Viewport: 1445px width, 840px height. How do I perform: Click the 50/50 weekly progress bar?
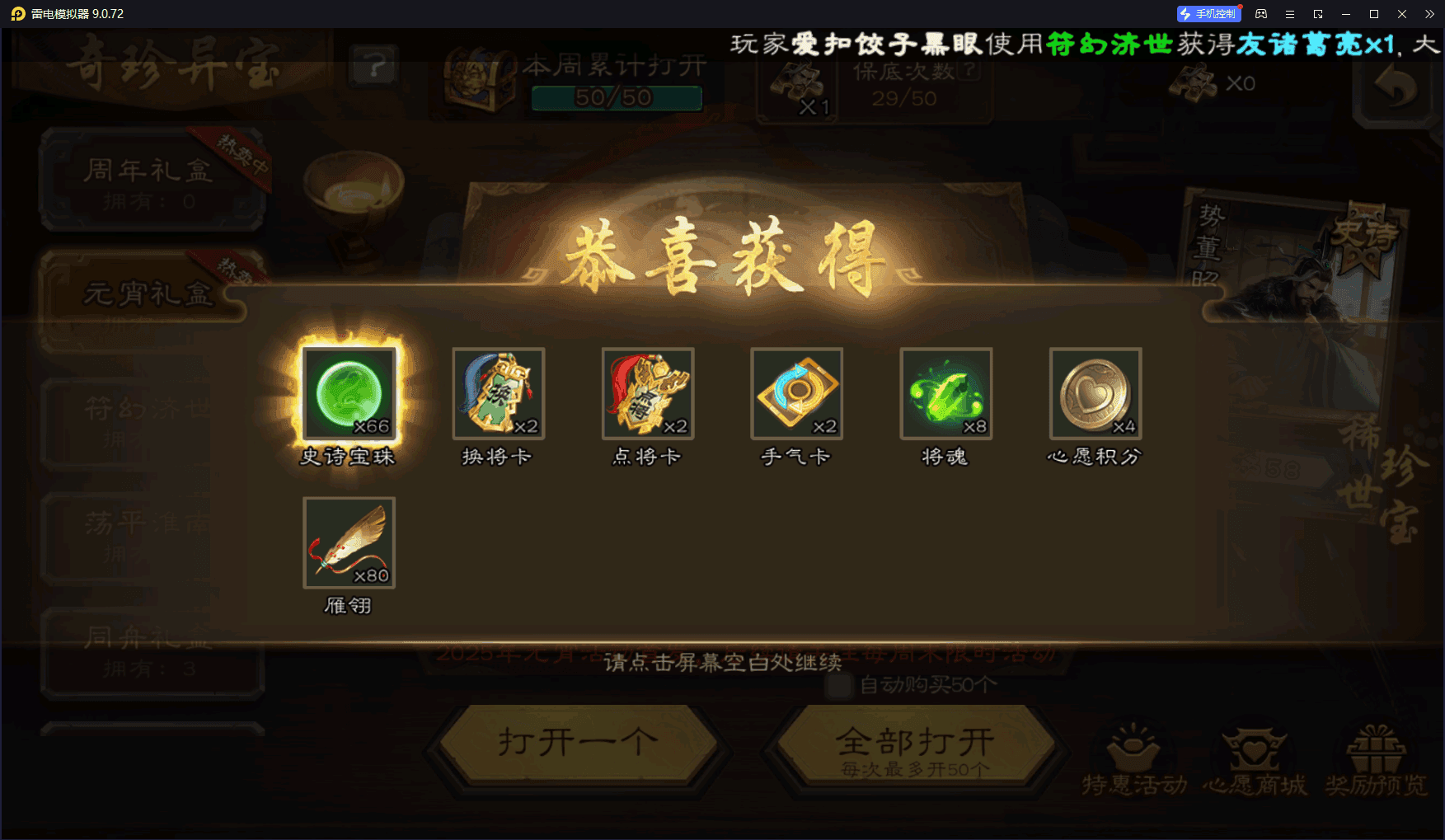(x=617, y=98)
